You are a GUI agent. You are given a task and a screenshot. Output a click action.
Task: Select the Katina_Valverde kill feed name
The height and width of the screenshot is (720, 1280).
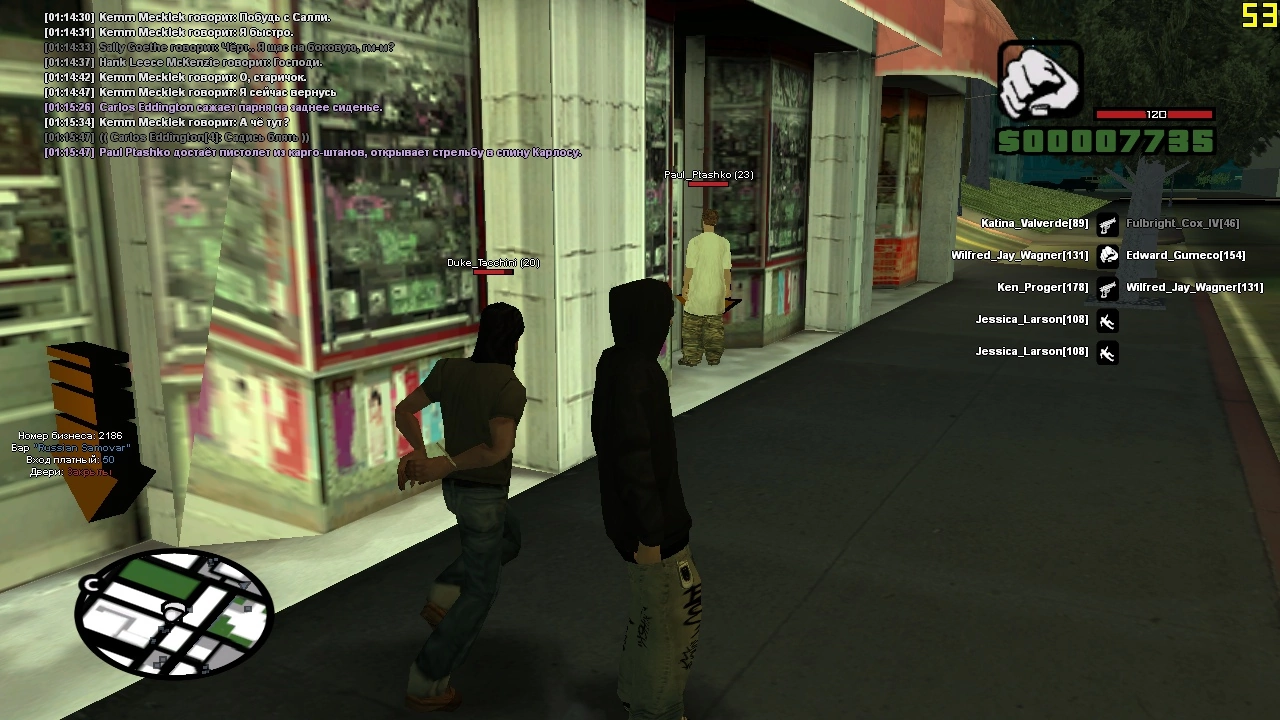pyautogui.click(x=1034, y=223)
